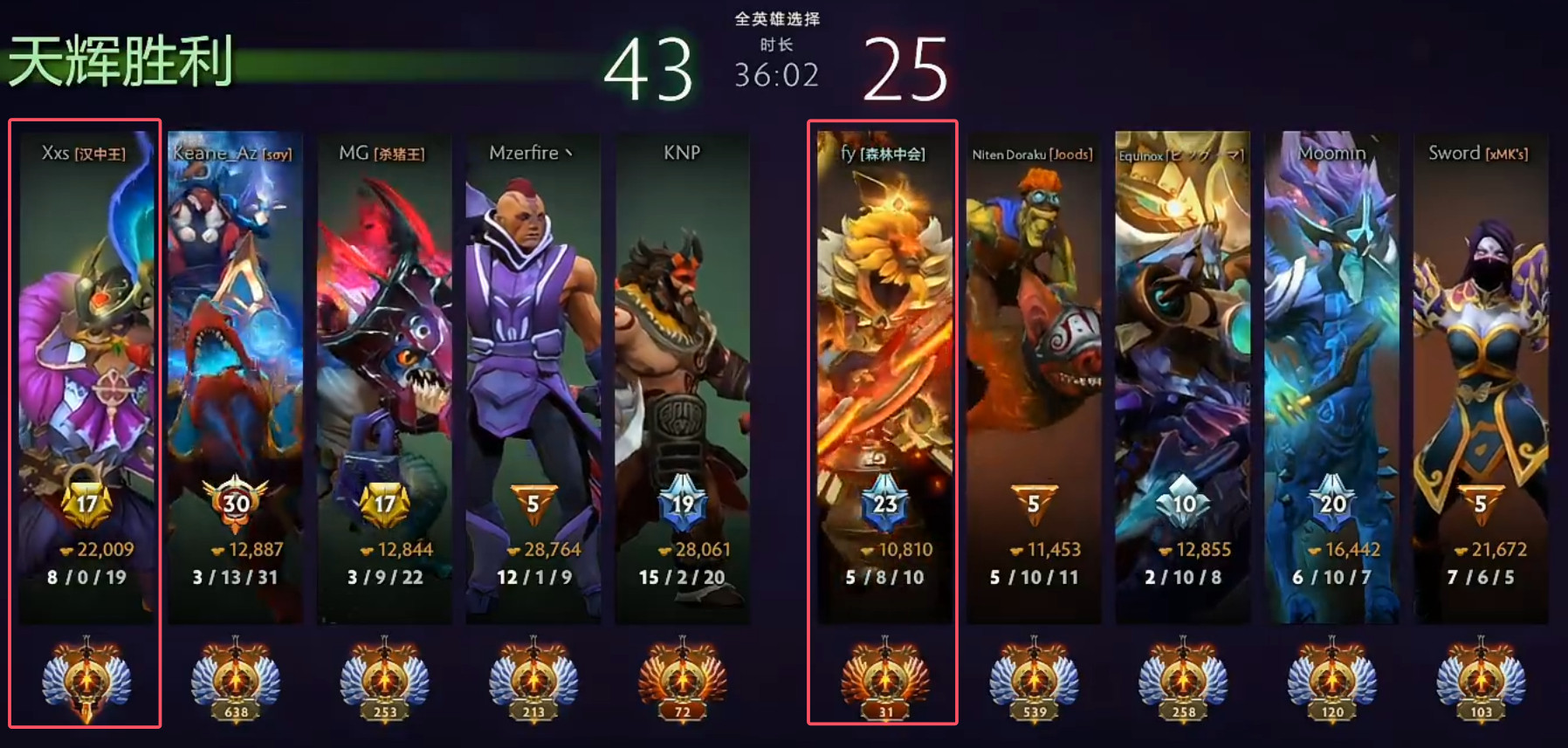Click the rank 213 medal
Image resolution: width=1568 pixels, height=748 pixels.
pyautogui.click(x=533, y=681)
